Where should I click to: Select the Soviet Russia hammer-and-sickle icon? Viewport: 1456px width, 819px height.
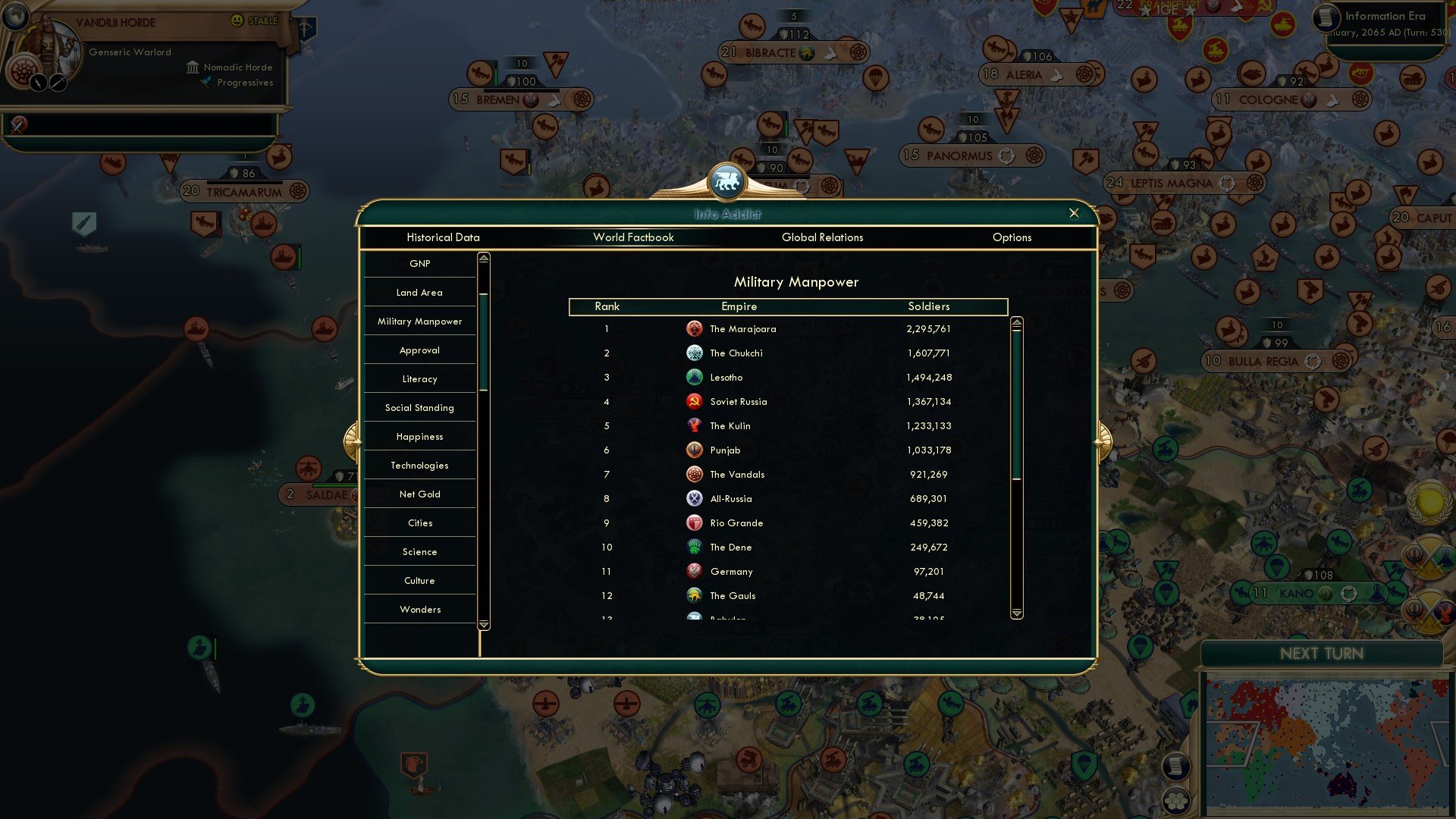click(x=695, y=401)
